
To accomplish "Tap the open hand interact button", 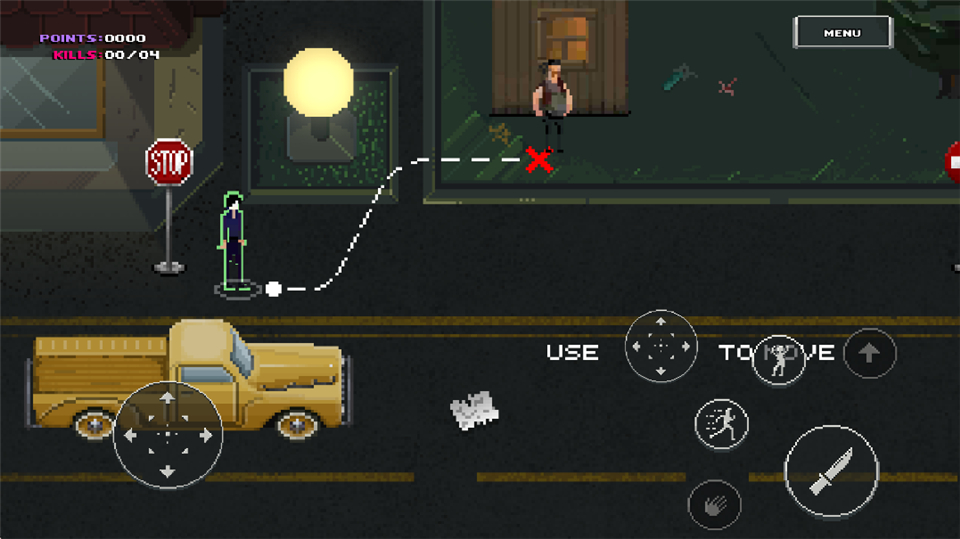I will click(x=714, y=505).
